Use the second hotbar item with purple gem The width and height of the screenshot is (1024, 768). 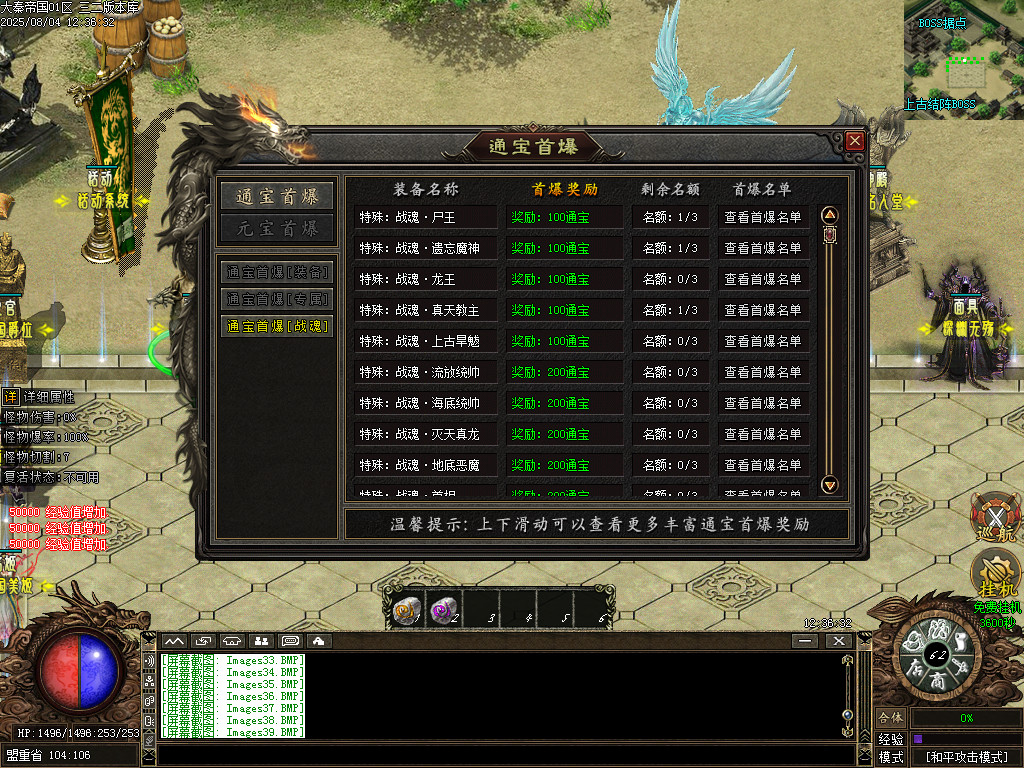(x=444, y=610)
